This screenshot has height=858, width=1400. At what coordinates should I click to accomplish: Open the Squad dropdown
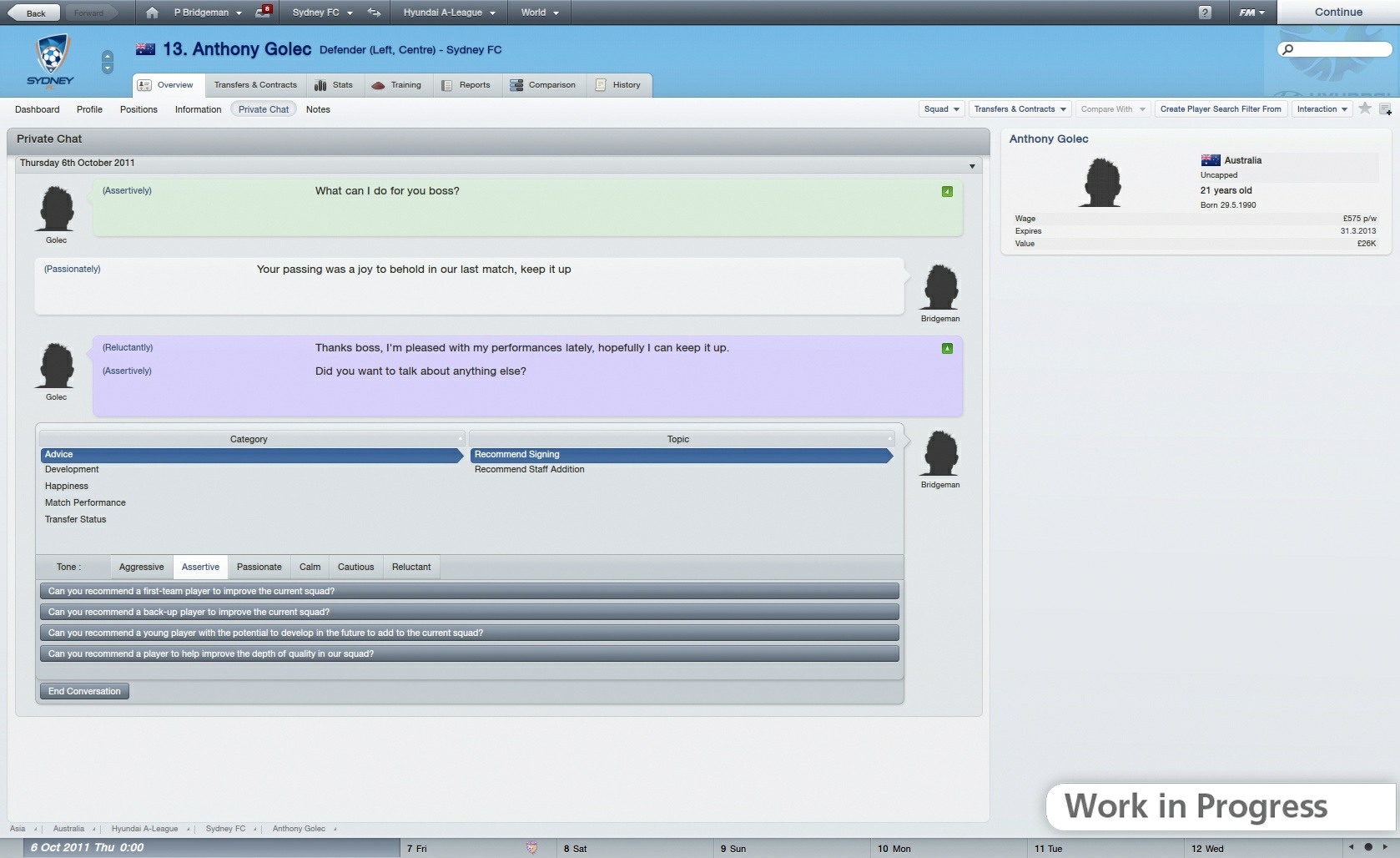click(939, 109)
